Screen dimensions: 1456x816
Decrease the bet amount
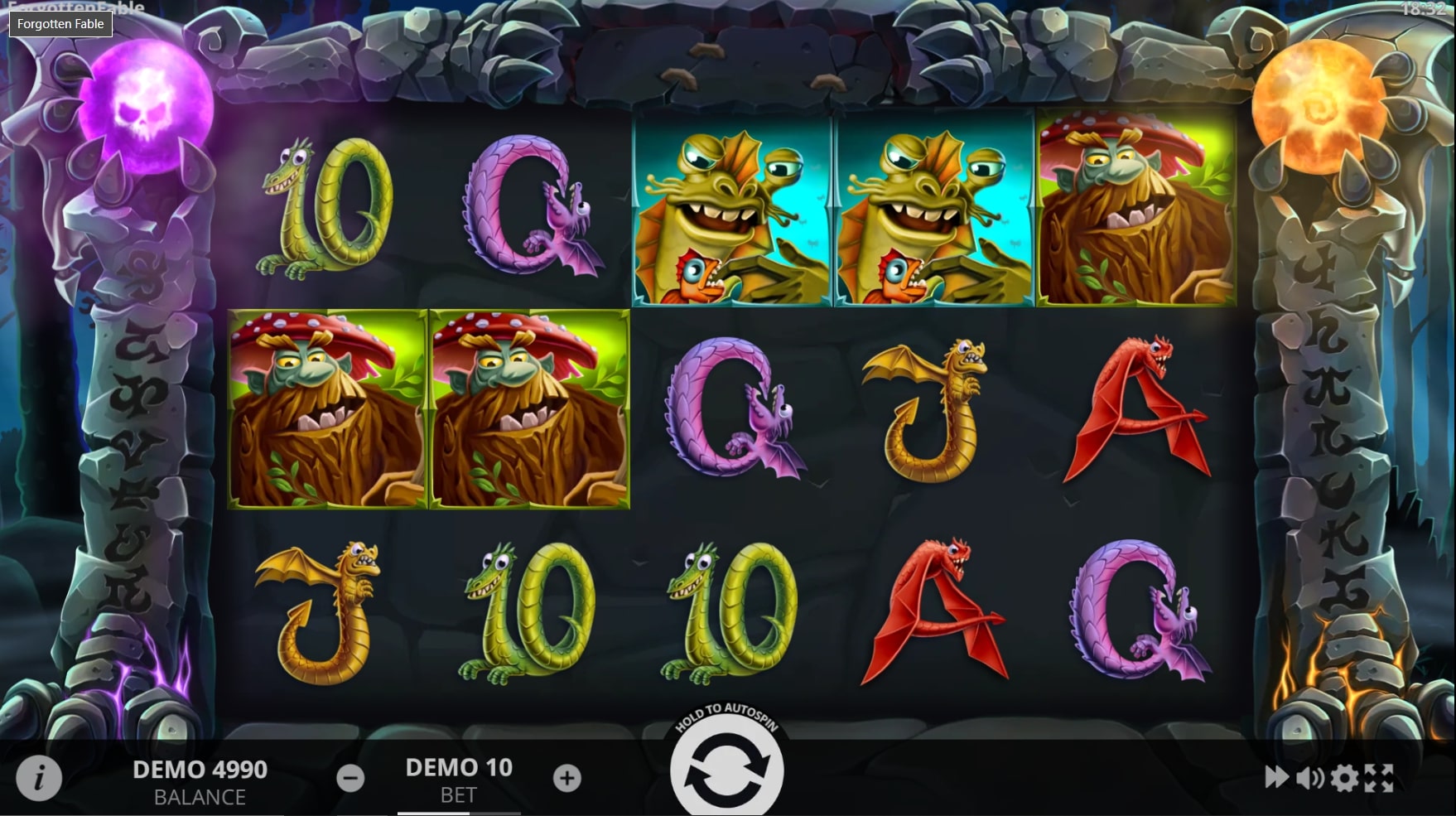352,777
